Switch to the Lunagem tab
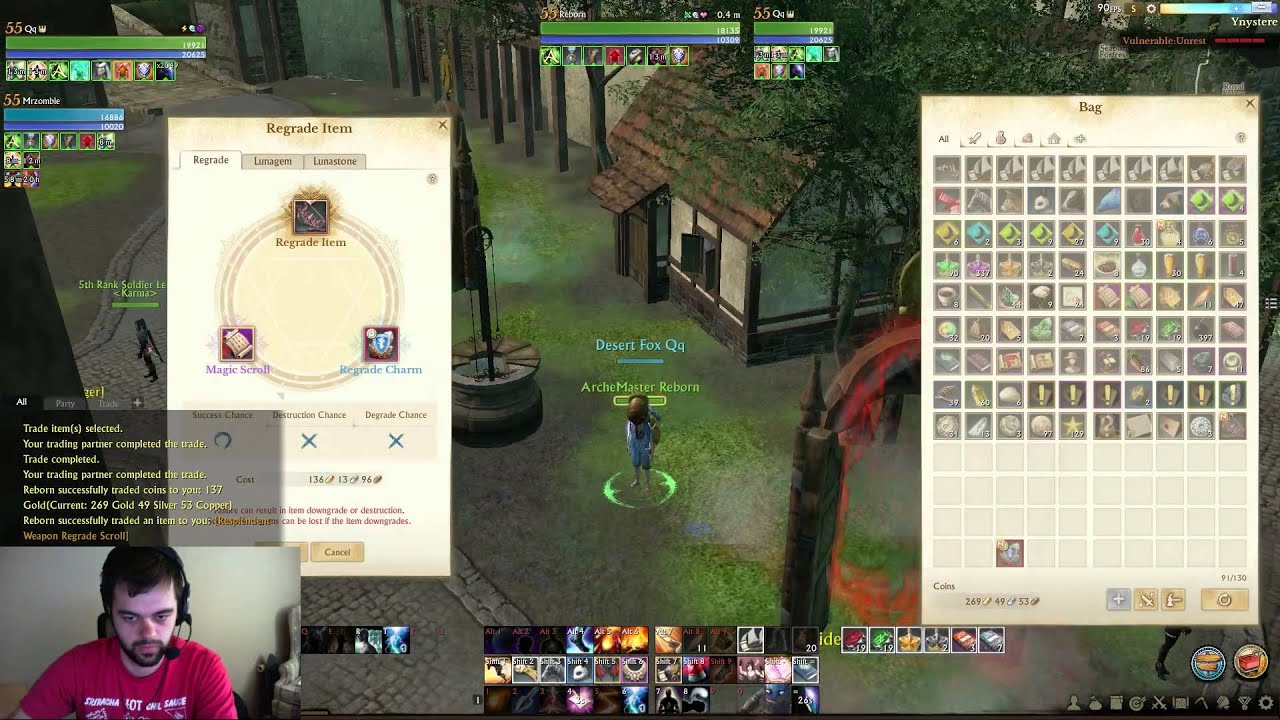This screenshot has width=1280, height=720. (x=272, y=161)
